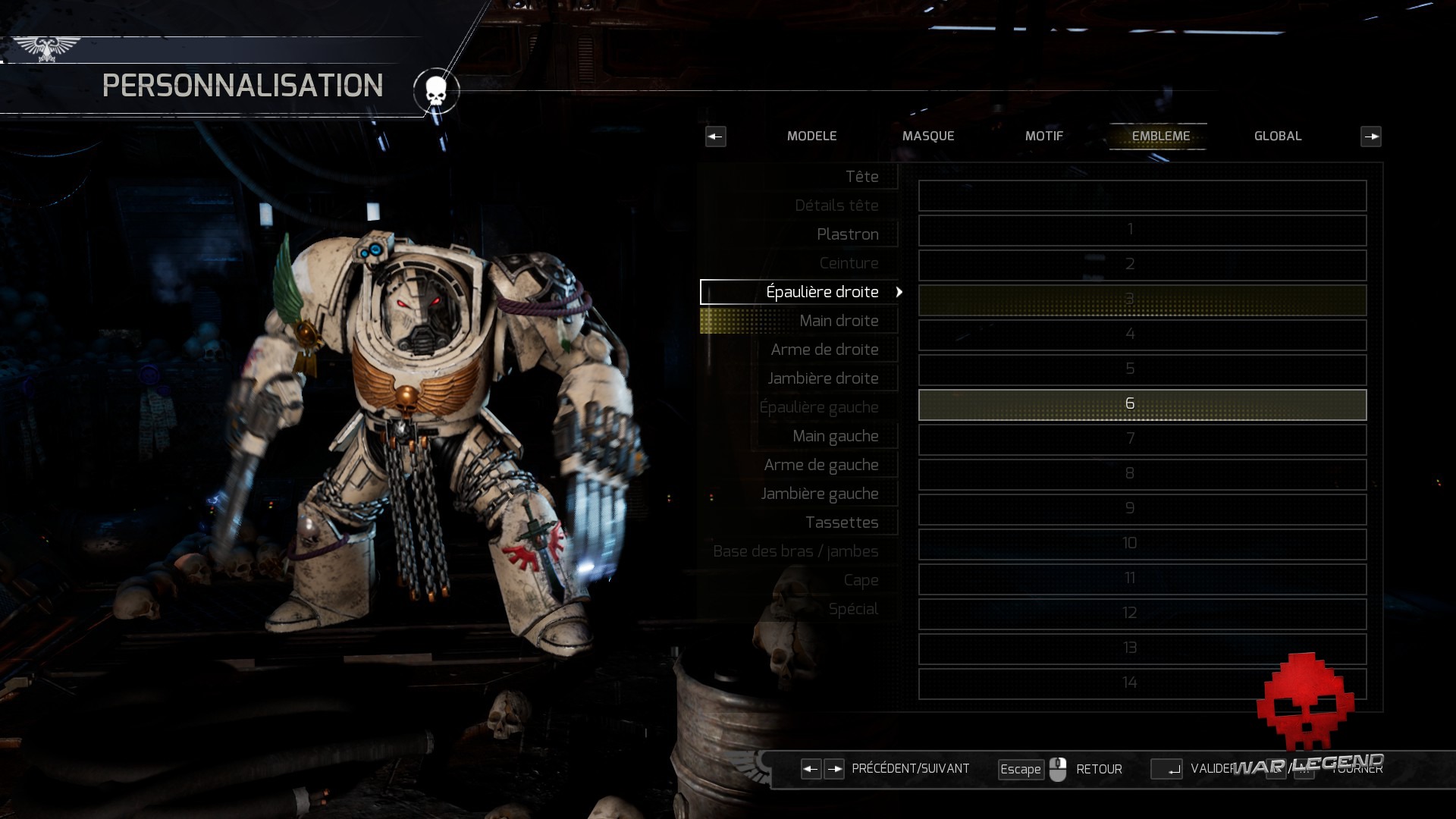Pick the Tassettes entry
The image size is (1456, 819).
(x=841, y=522)
